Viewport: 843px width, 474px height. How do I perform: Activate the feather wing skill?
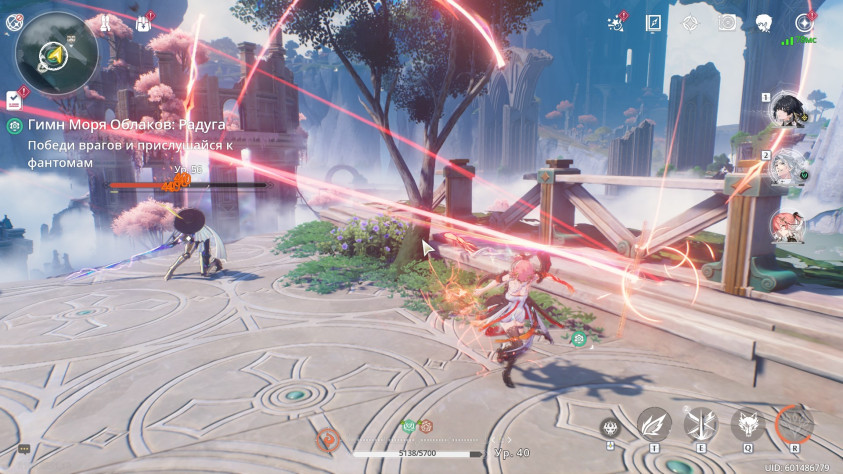(x=654, y=424)
